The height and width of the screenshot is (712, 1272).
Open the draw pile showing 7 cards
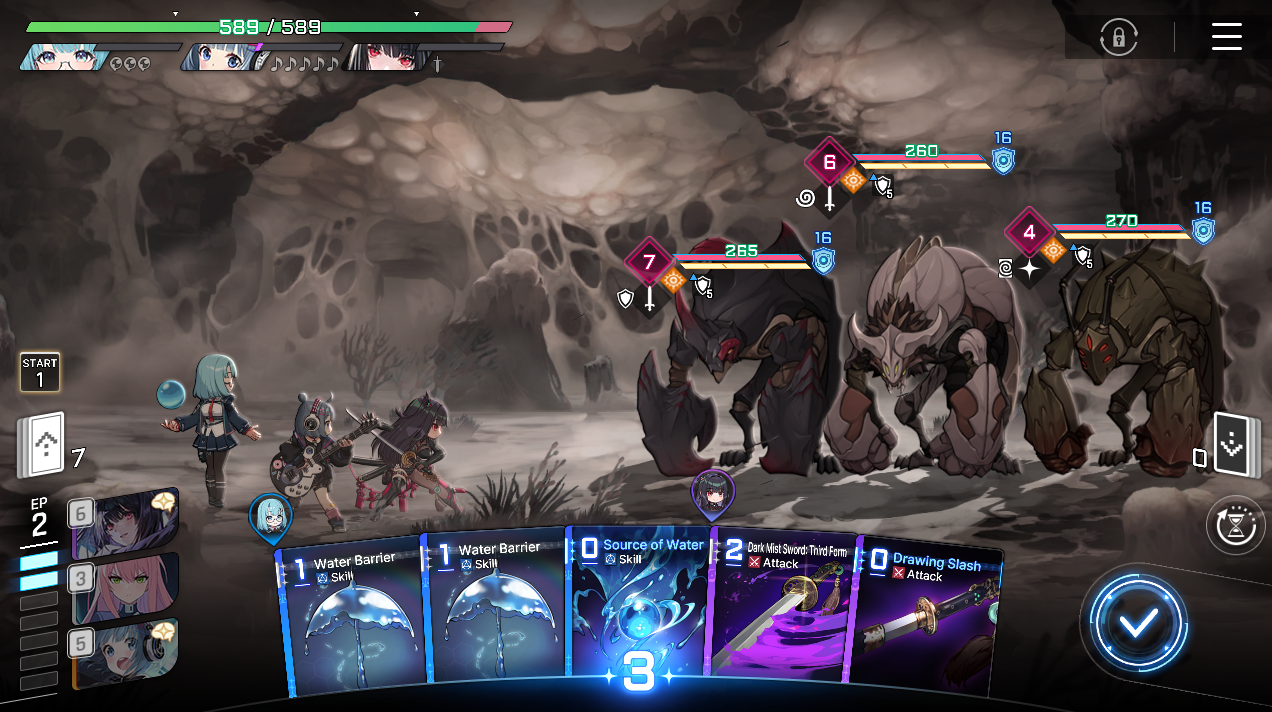(x=42, y=446)
